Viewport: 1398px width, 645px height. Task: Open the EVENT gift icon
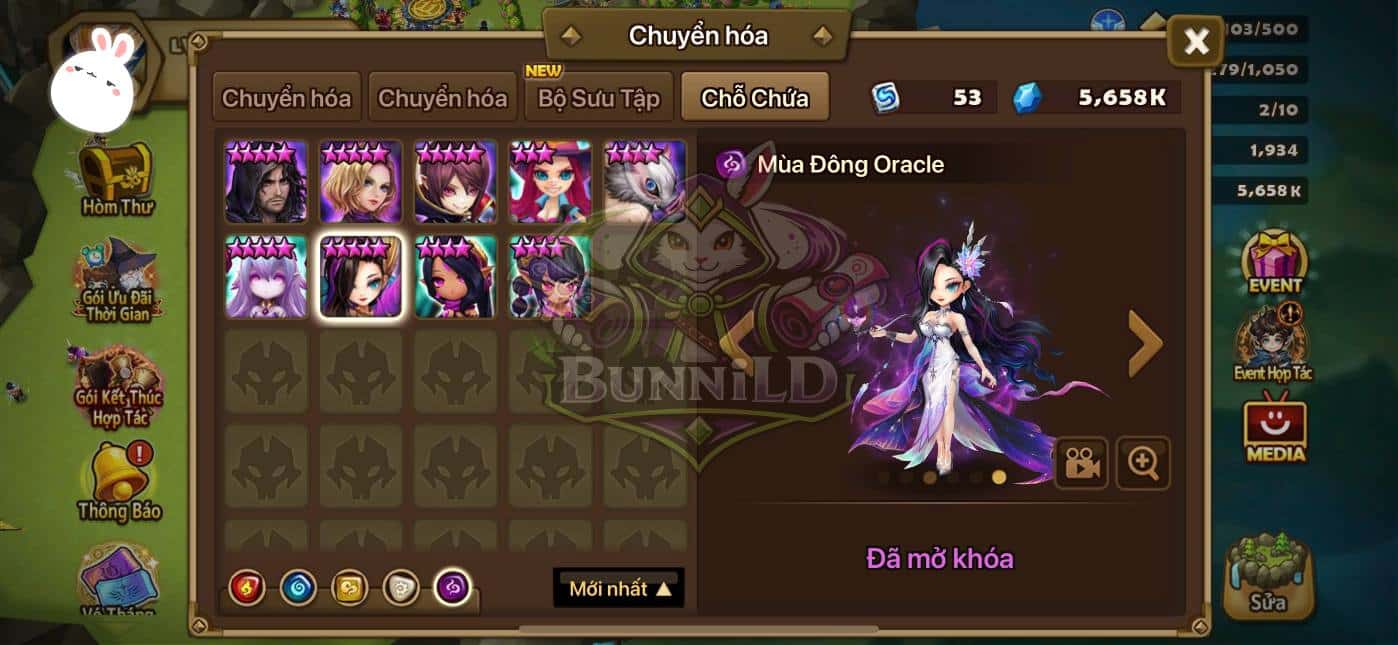pos(1274,260)
